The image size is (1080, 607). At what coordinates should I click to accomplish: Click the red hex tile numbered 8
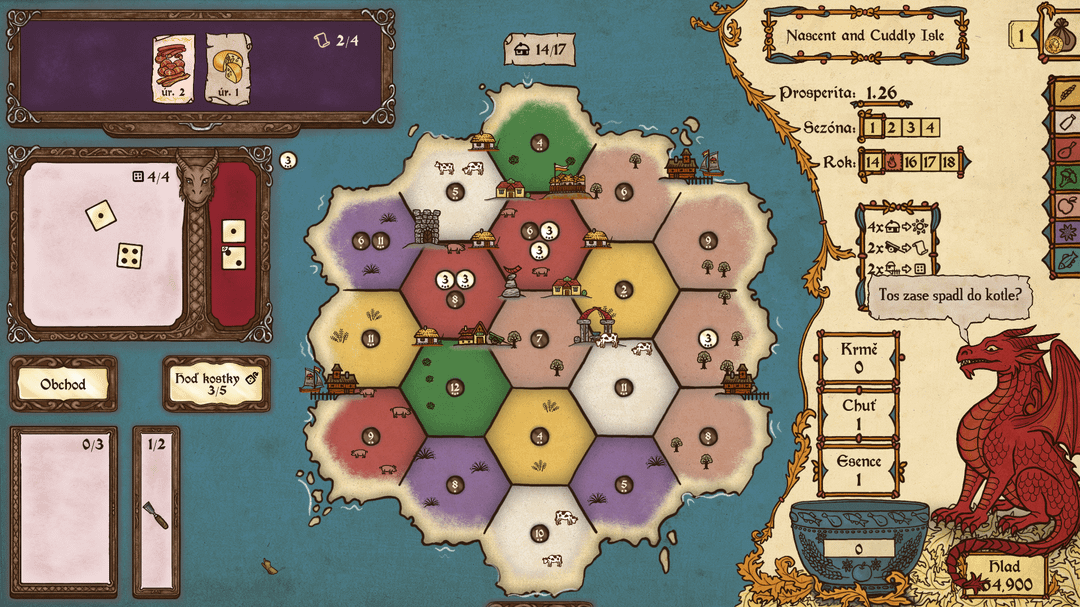[x=455, y=298]
